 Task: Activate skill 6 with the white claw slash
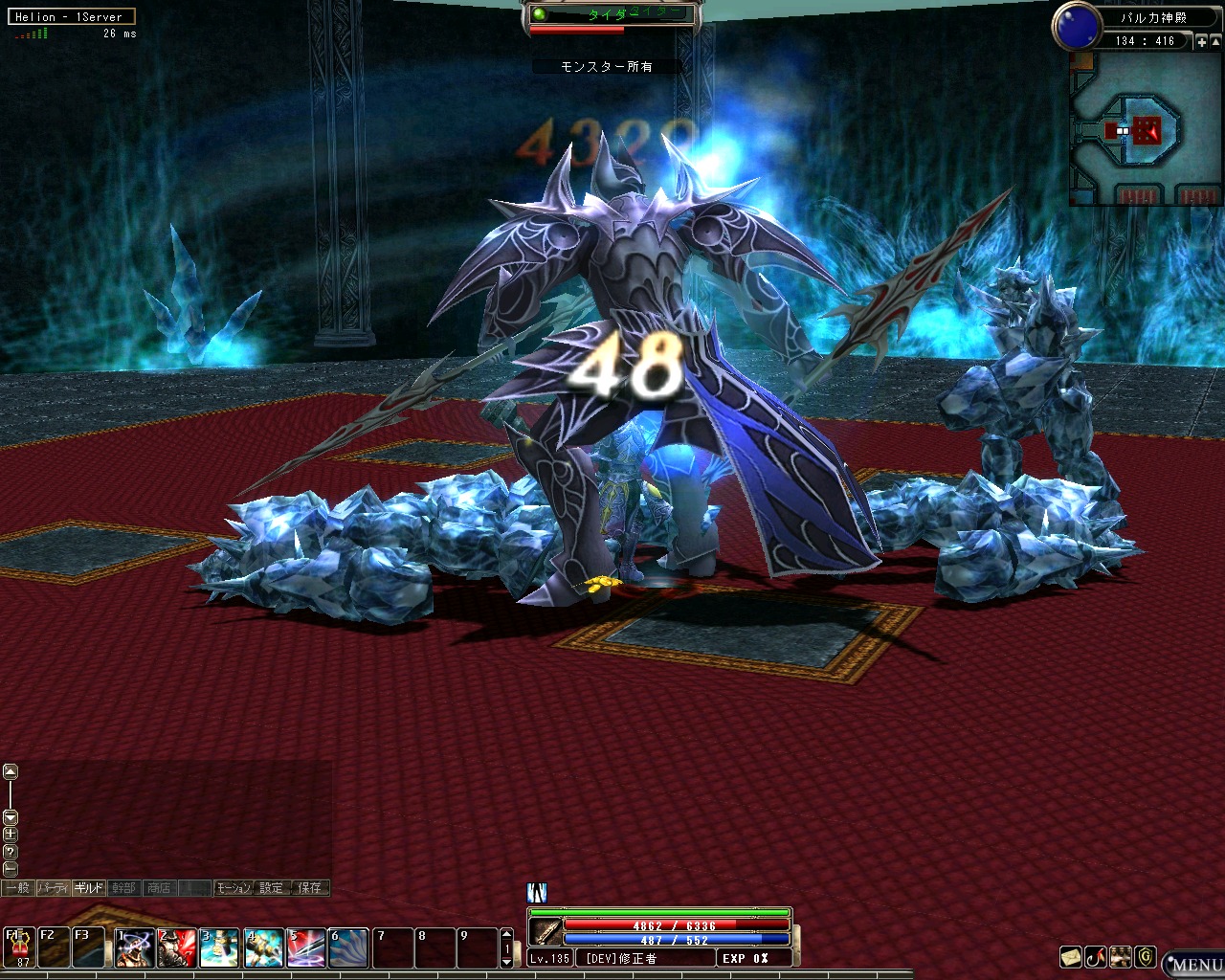pos(348,947)
